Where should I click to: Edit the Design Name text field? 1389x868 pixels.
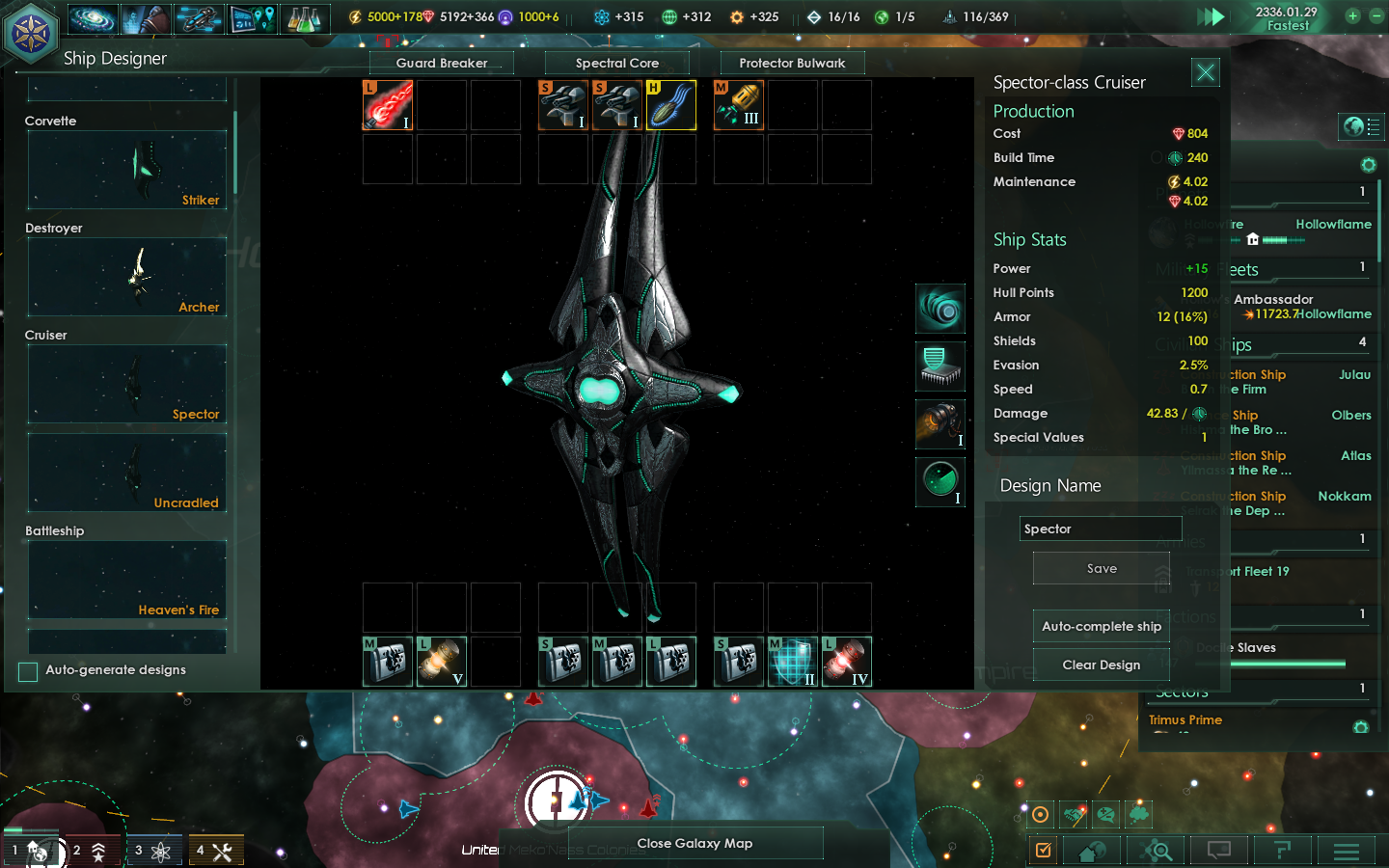(x=1100, y=529)
